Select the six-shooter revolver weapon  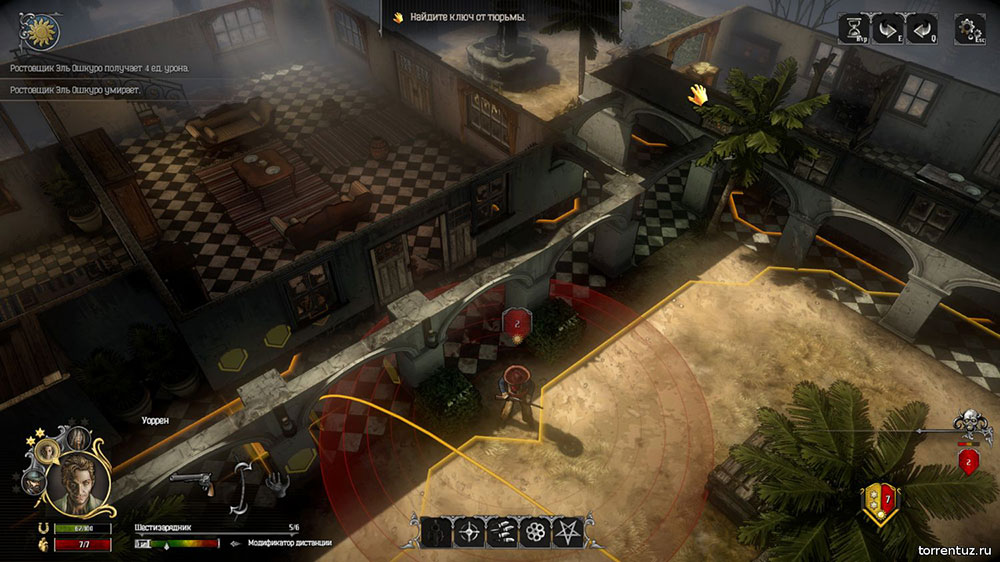click(x=191, y=483)
